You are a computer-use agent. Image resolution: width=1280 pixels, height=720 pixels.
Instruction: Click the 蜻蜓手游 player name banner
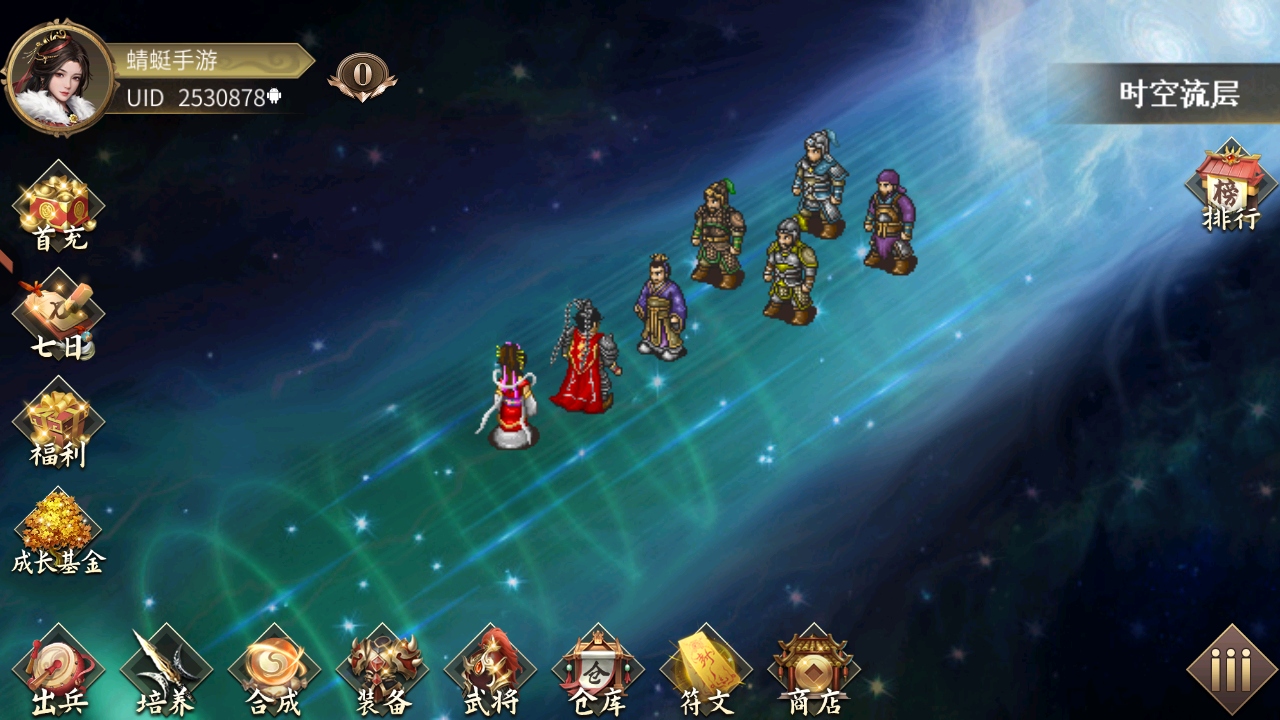point(205,60)
